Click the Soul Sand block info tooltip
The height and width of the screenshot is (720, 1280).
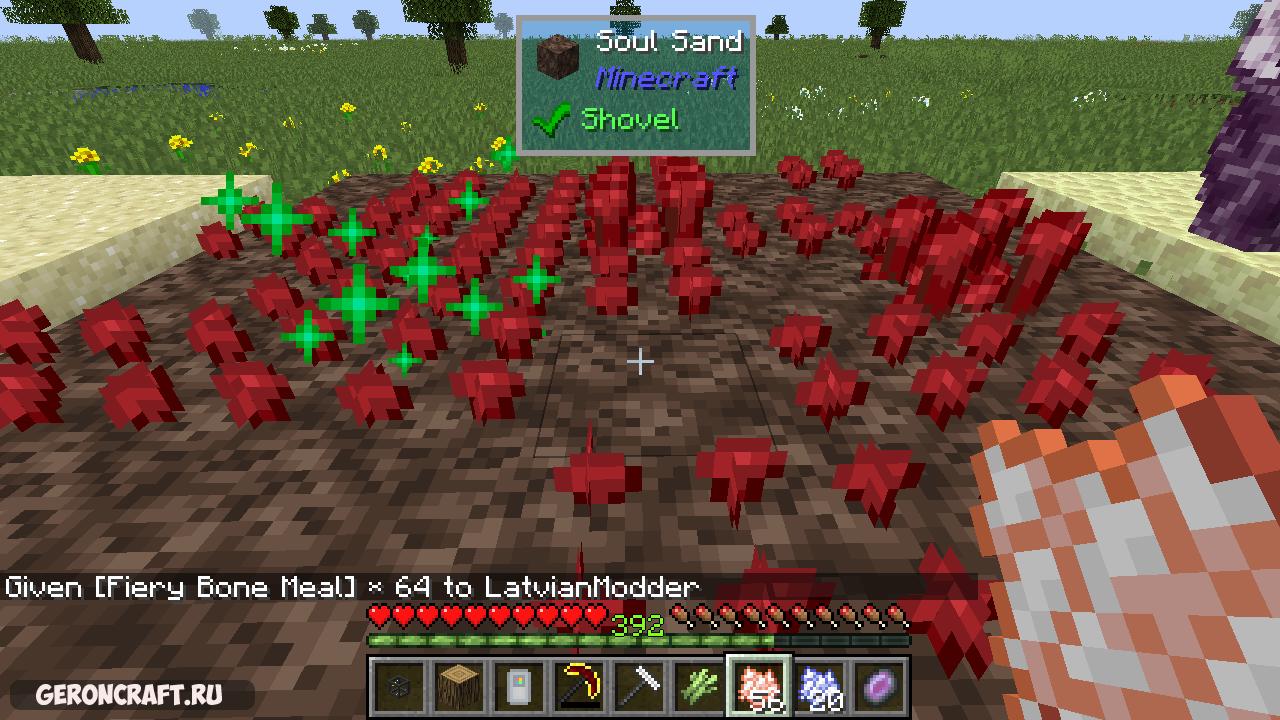[x=635, y=85]
